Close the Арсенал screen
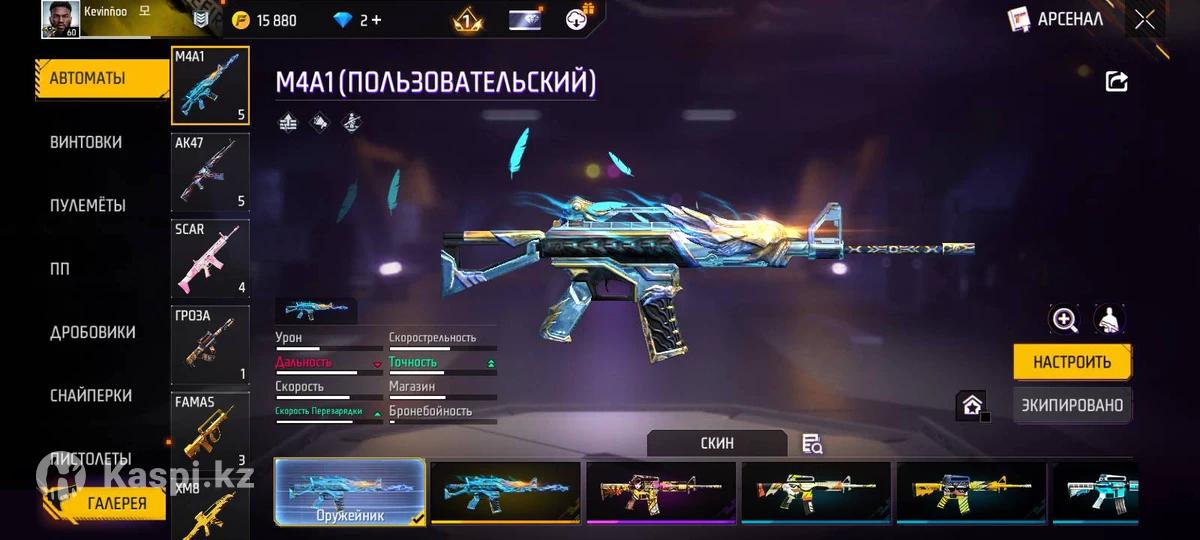The height and width of the screenshot is (540, 1200). point(1145,19)
